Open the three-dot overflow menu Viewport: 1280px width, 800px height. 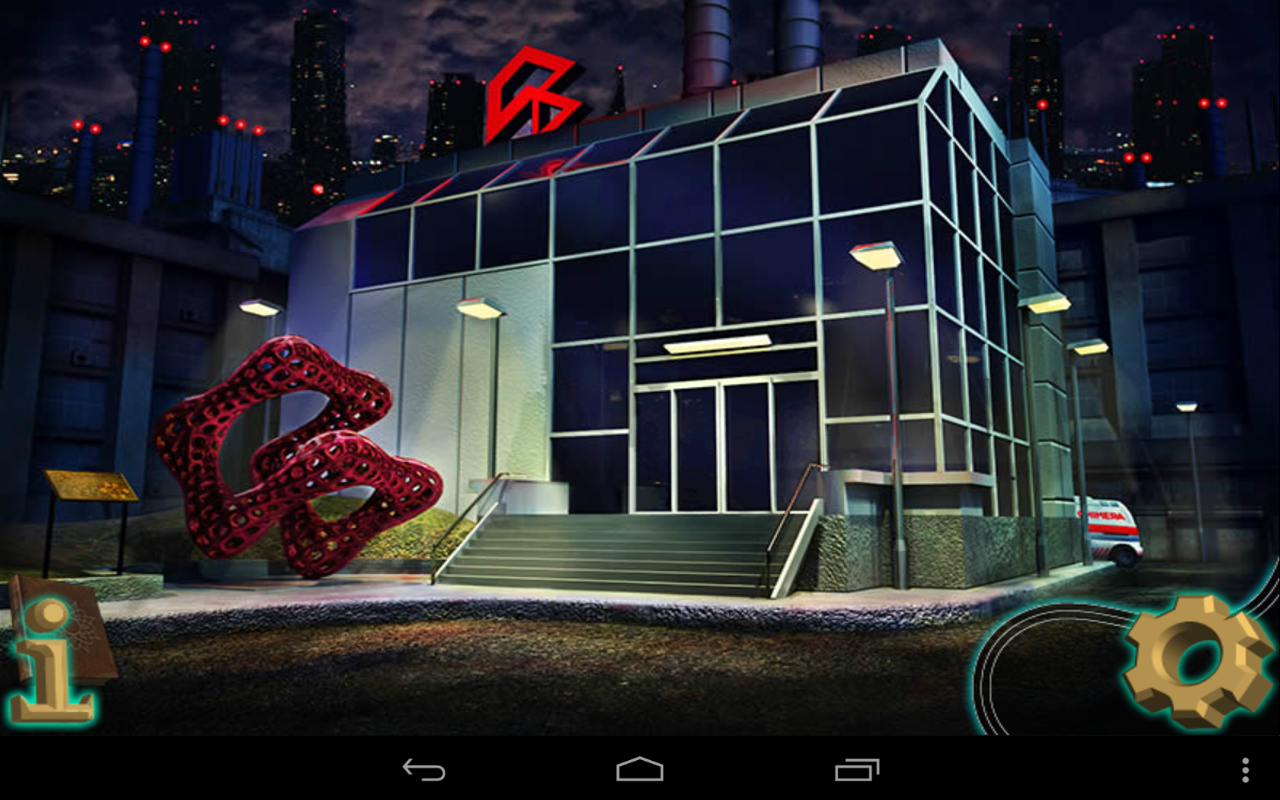point(1245,770)
